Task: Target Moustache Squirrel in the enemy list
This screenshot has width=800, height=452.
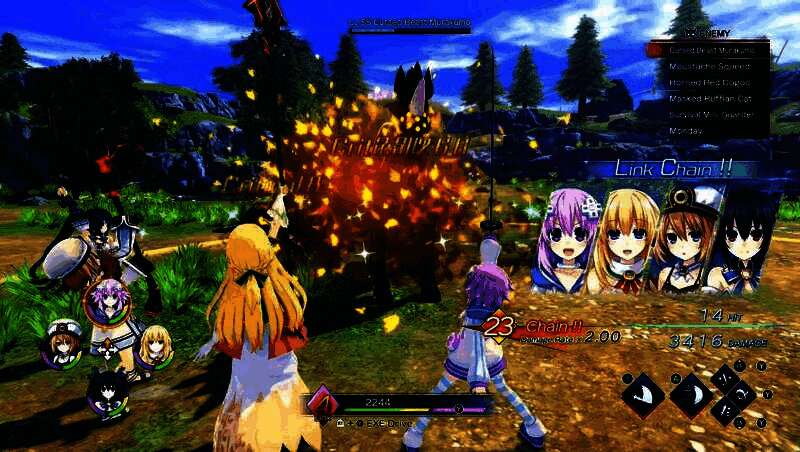Action: [x=710, y=66]
